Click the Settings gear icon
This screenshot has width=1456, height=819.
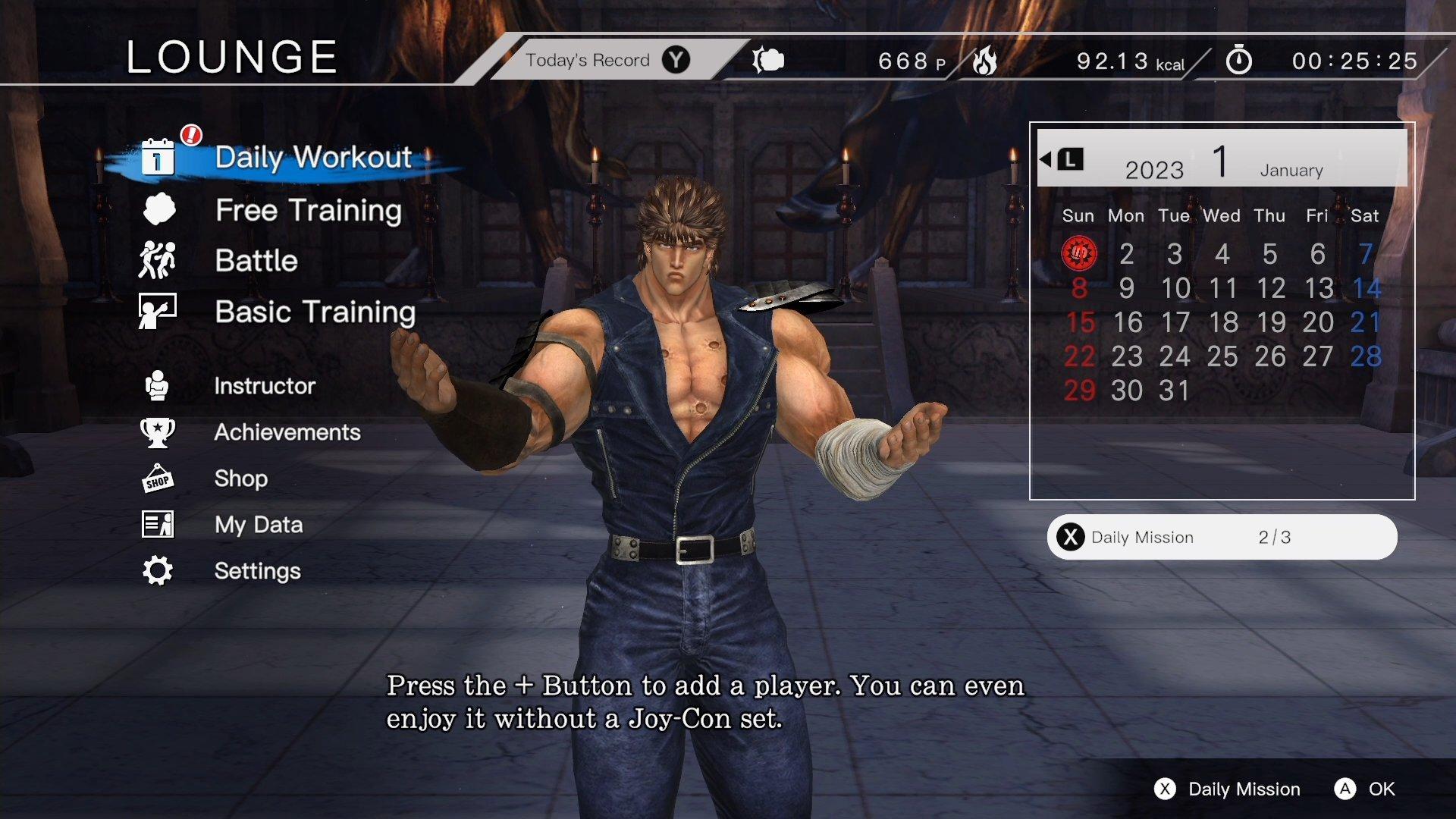(157, 570)
